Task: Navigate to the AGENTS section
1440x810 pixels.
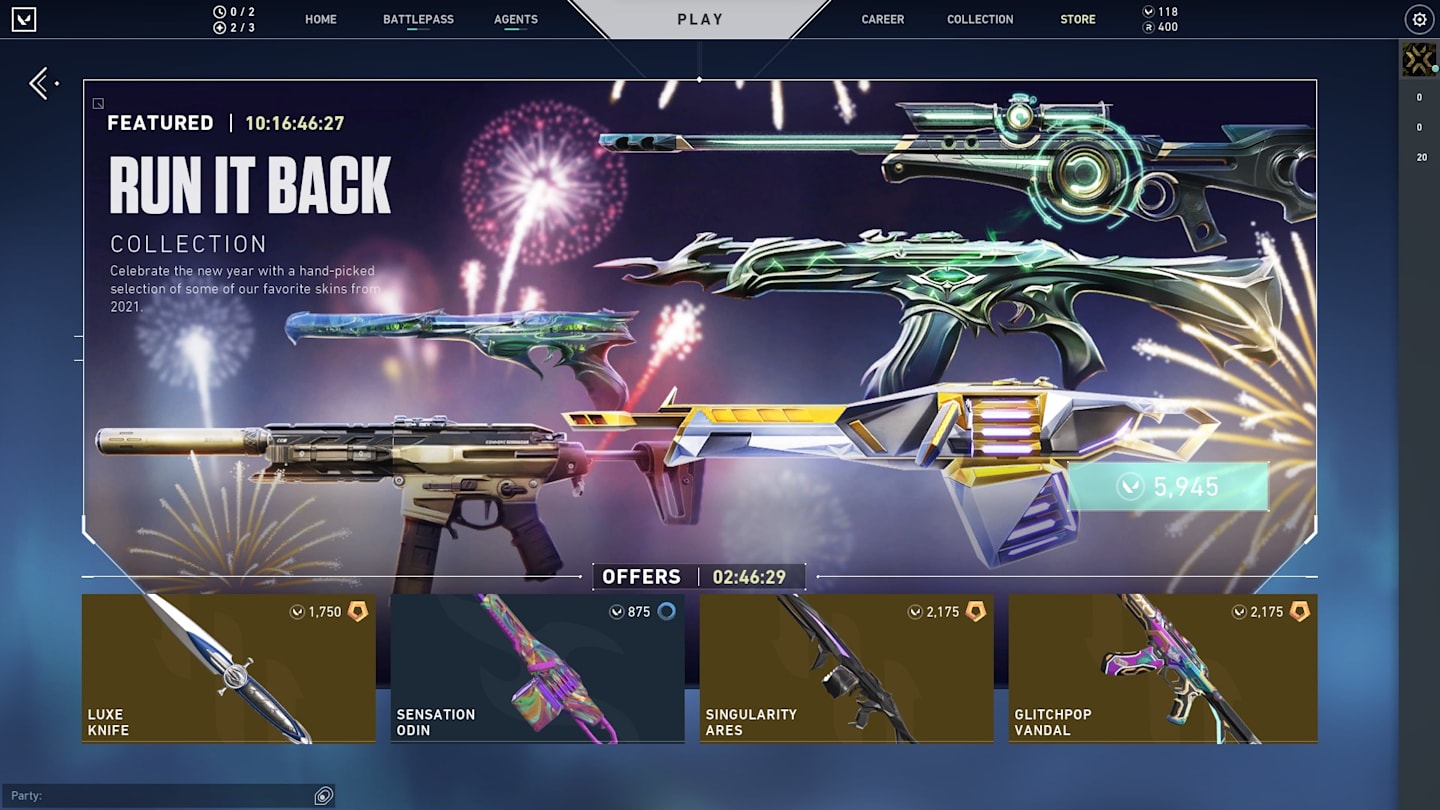Action: click(515, 19)
